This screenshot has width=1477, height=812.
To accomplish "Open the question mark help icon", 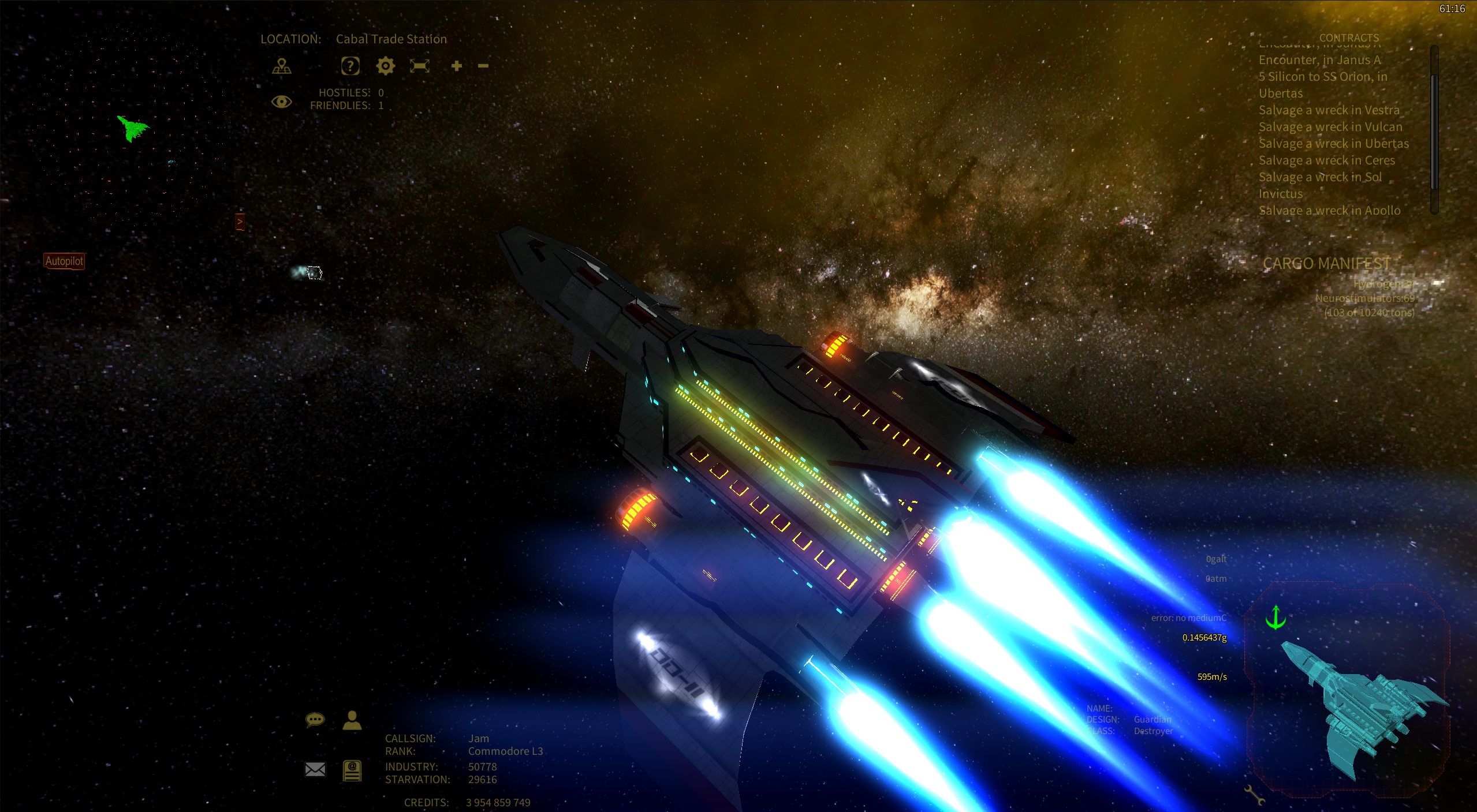I will point(350,66).
